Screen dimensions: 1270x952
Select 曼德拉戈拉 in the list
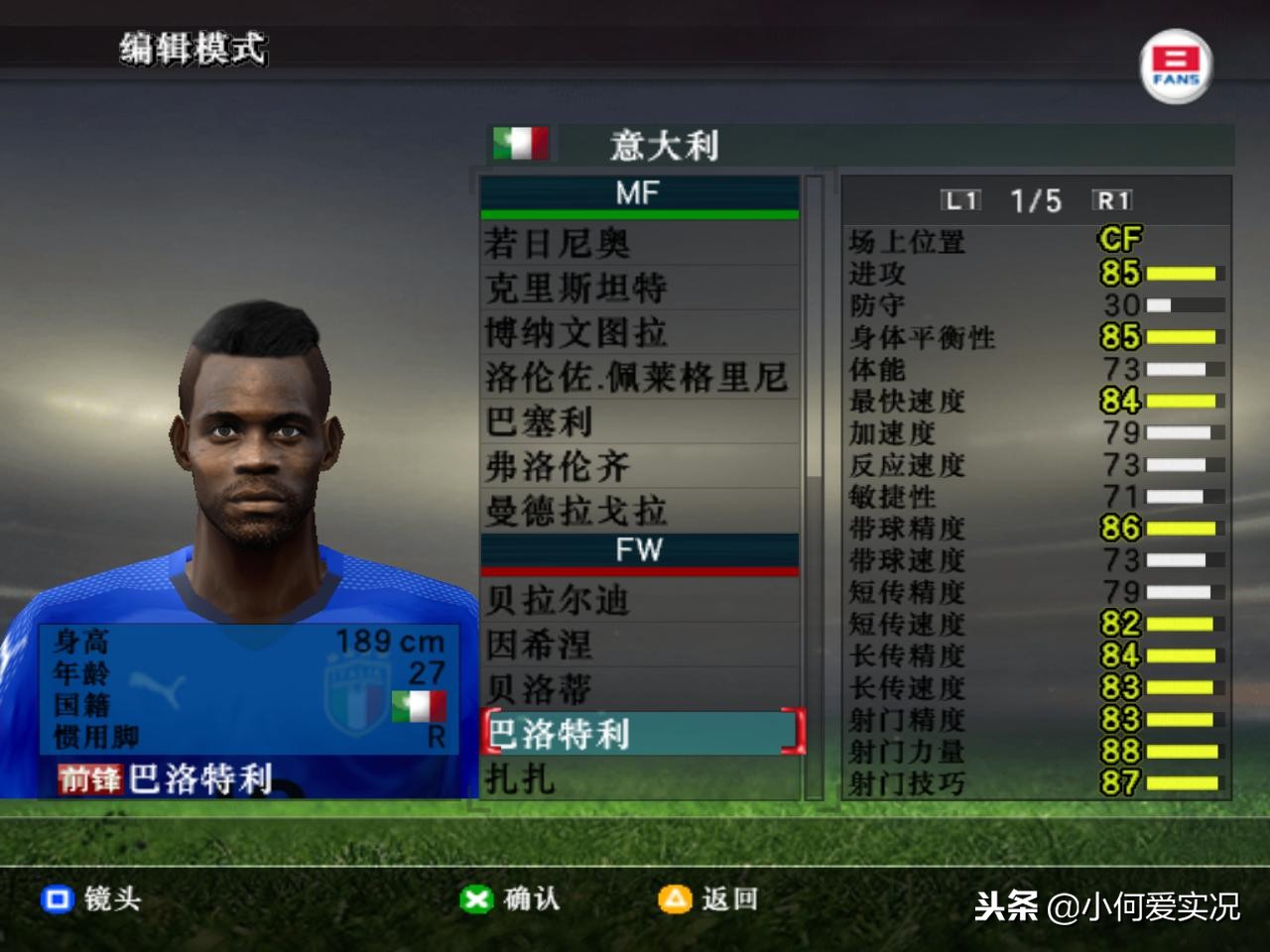pos(639,511)
